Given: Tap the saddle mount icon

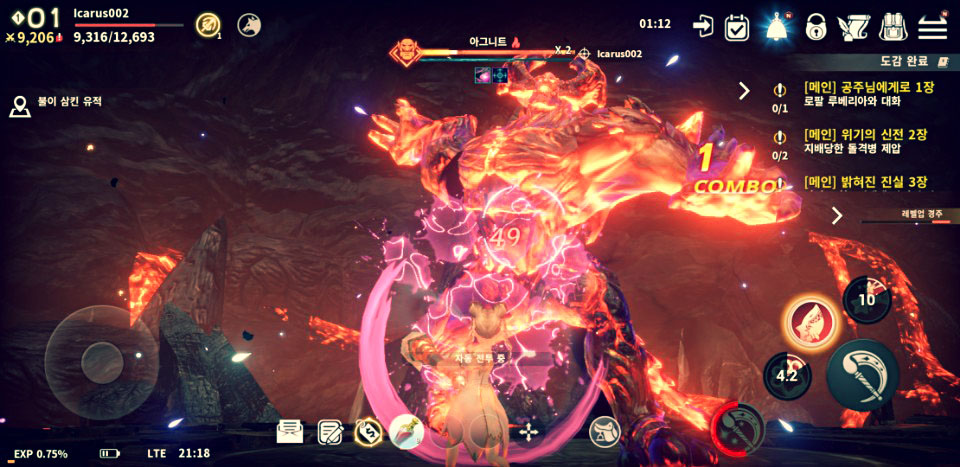Looking at the screenshot, I should [x=604, y=432].
